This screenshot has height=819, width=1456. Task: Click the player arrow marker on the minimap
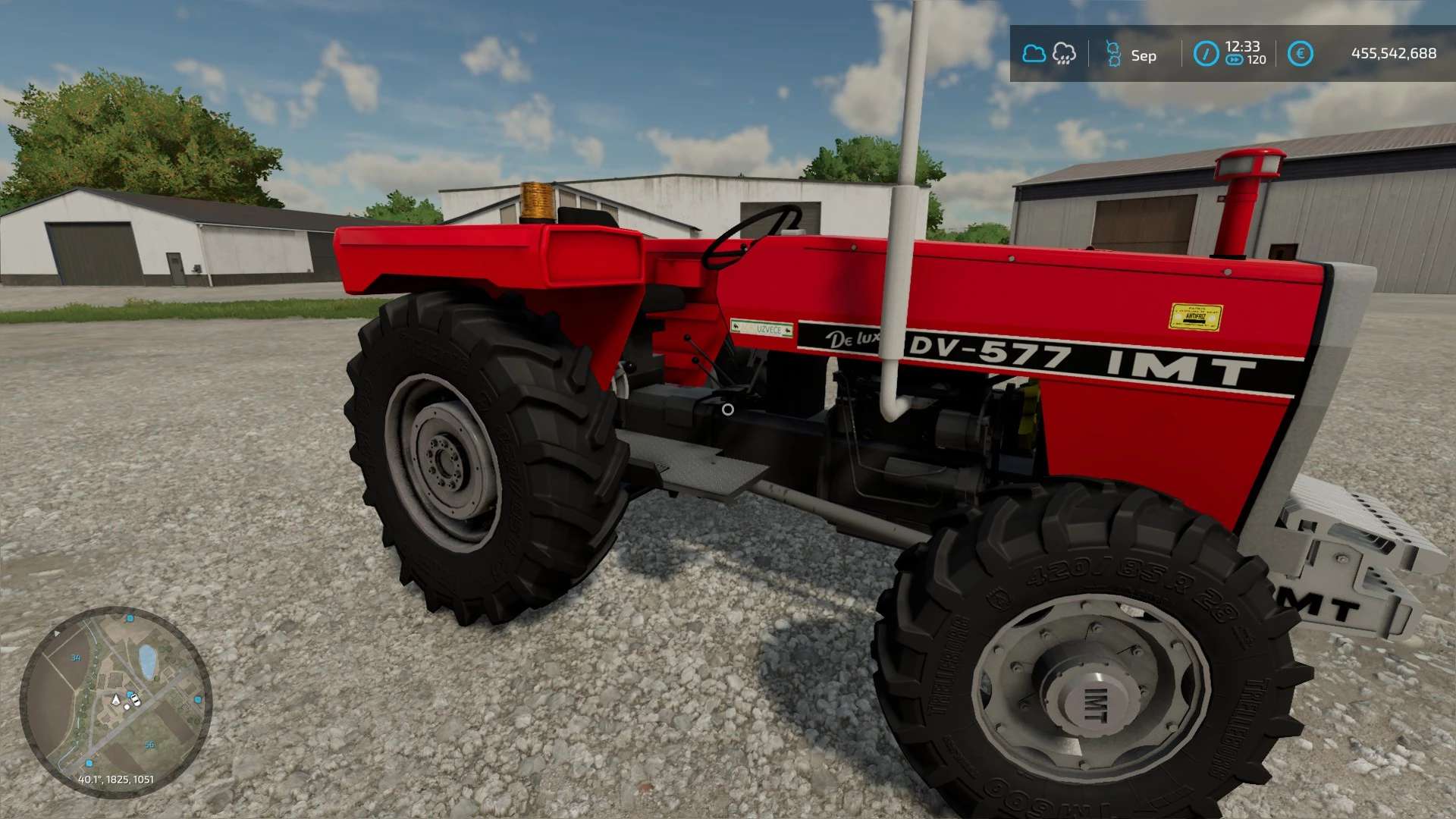pyautogui.click(x=116, y=699)
